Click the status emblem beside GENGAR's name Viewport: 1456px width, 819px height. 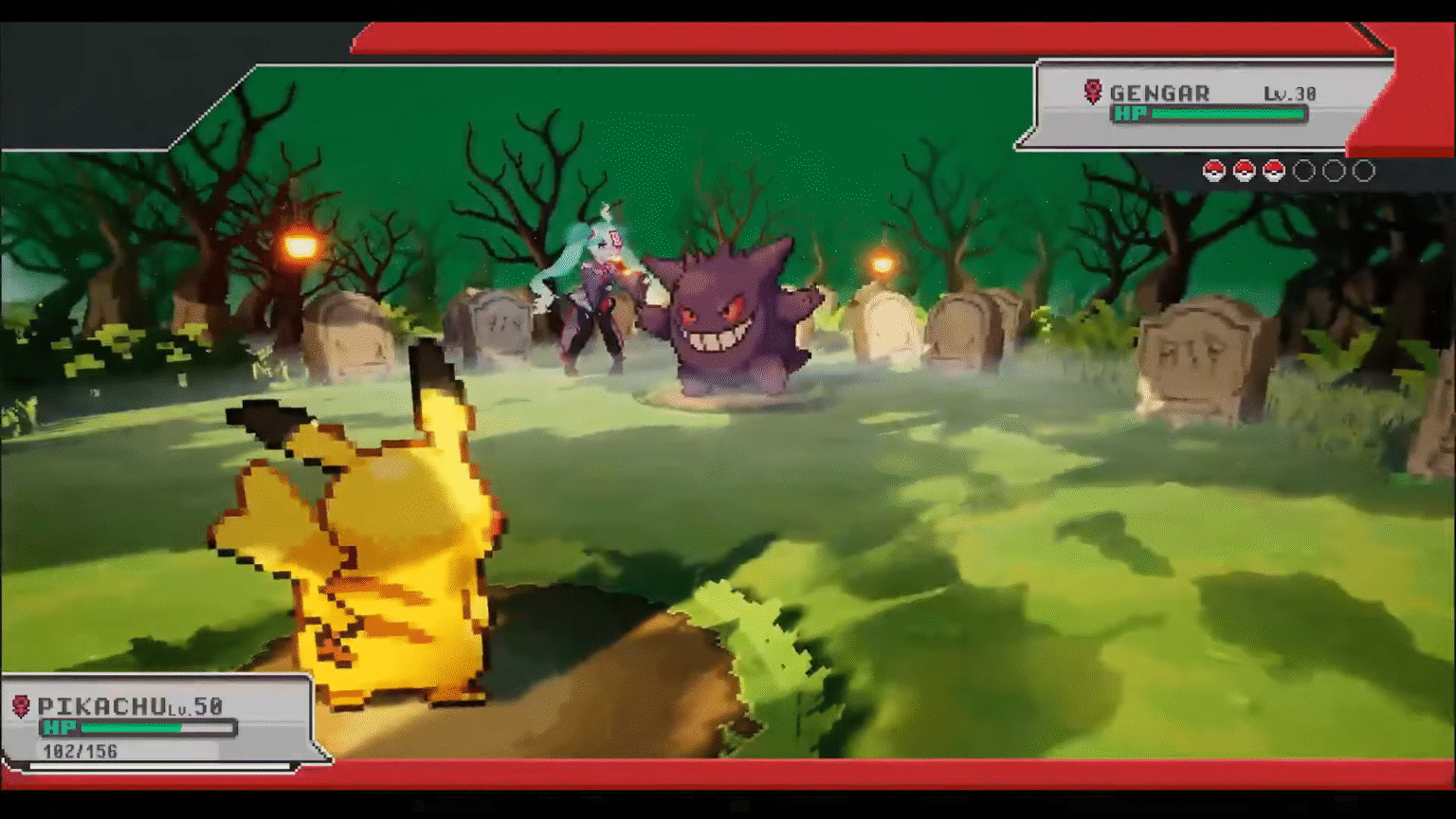[x=1091, y=91]
